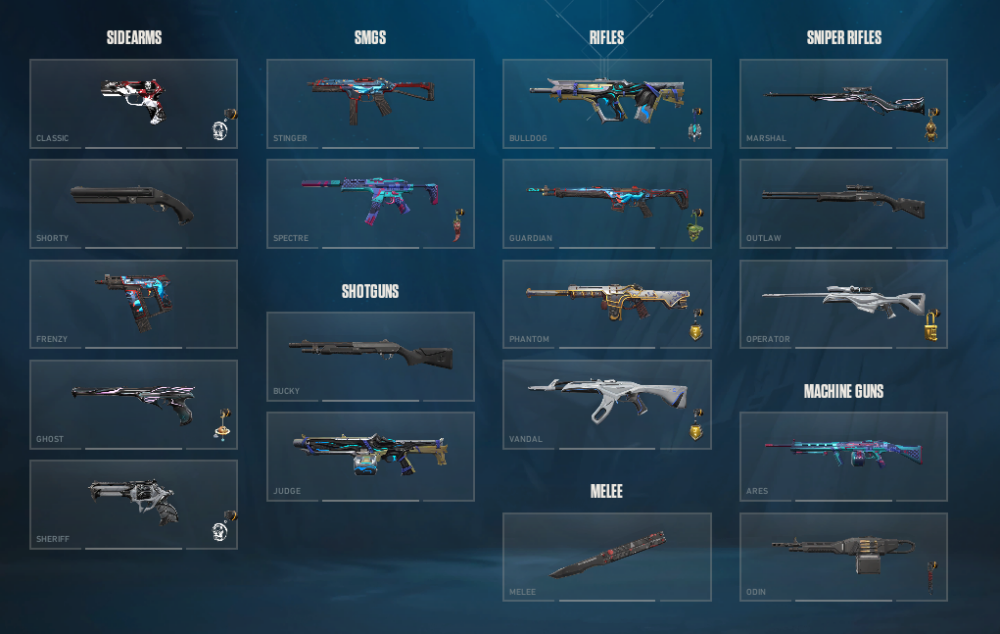Choose the Outlaw sniper slot
1000x634 pixels.
tap(843, 203)
